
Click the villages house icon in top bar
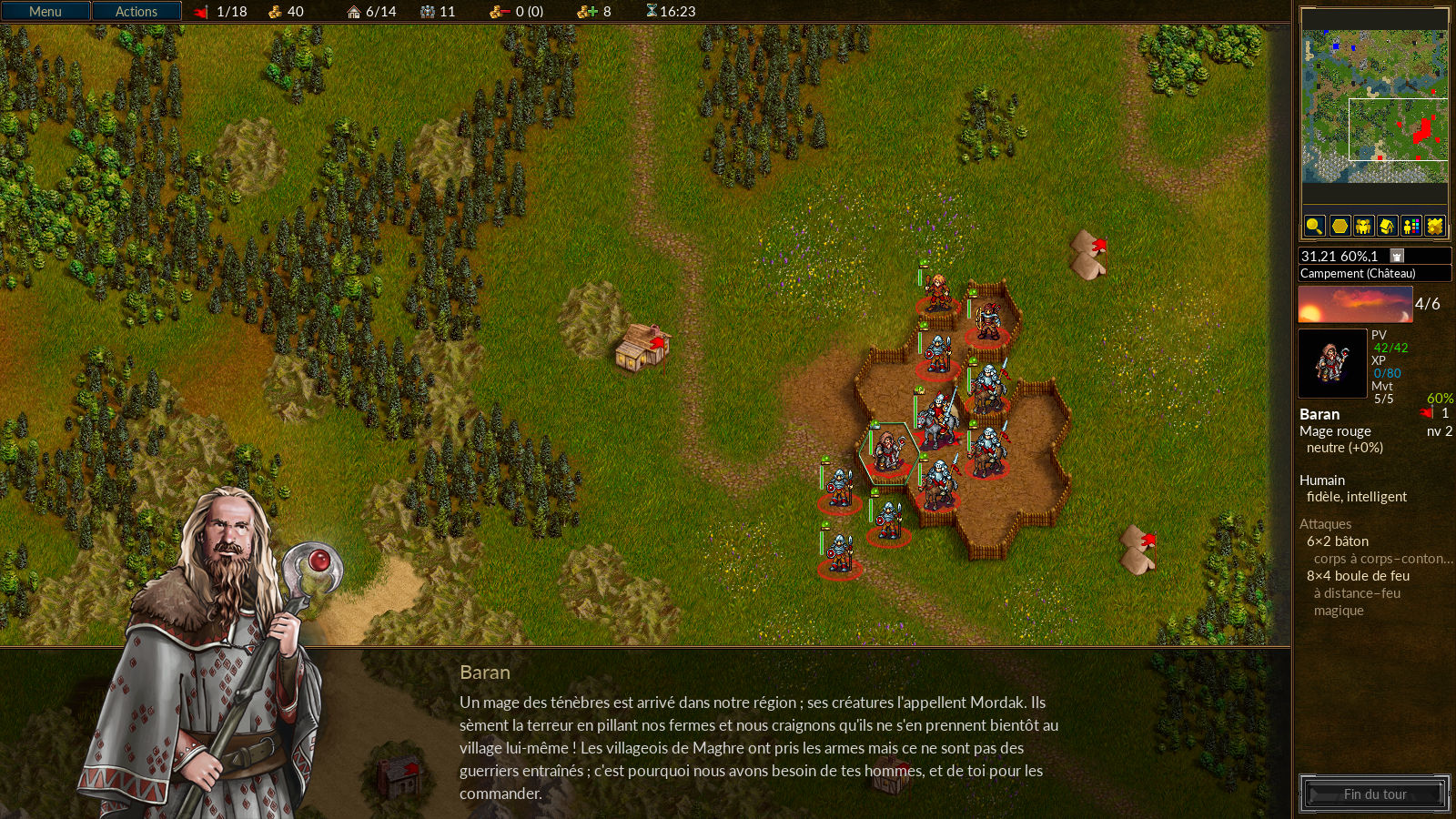(x=354, y=12)
